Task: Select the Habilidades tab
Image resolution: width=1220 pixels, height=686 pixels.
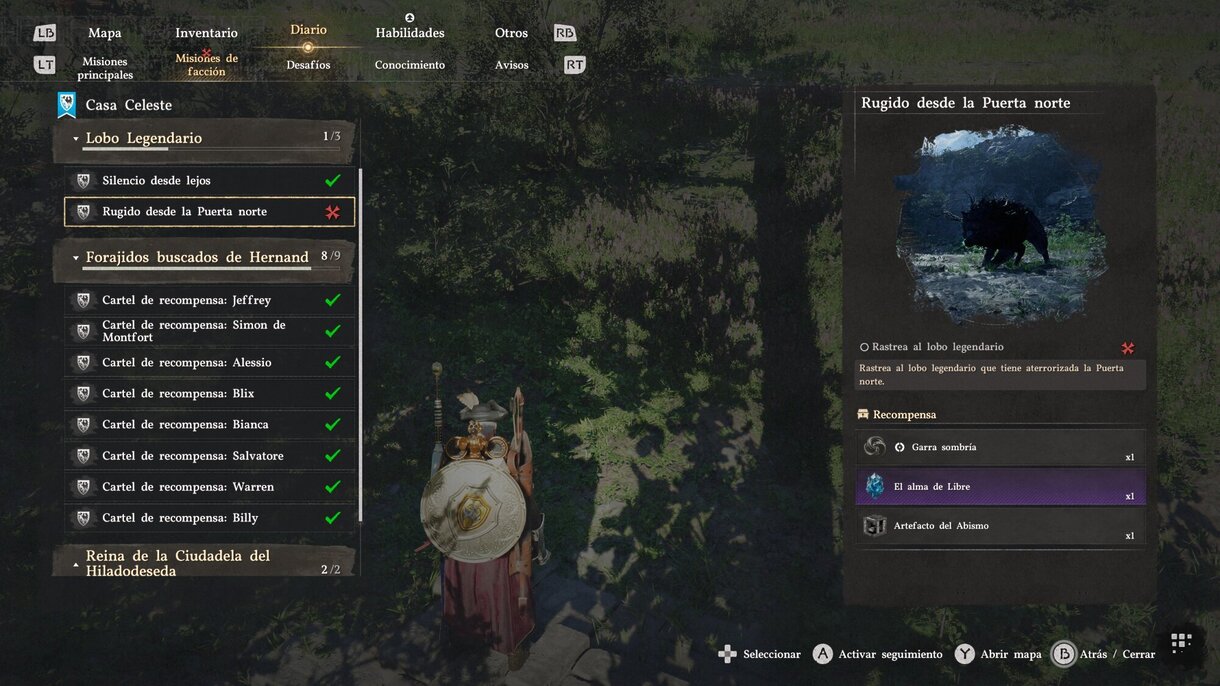Action: (x=409, y=33)
